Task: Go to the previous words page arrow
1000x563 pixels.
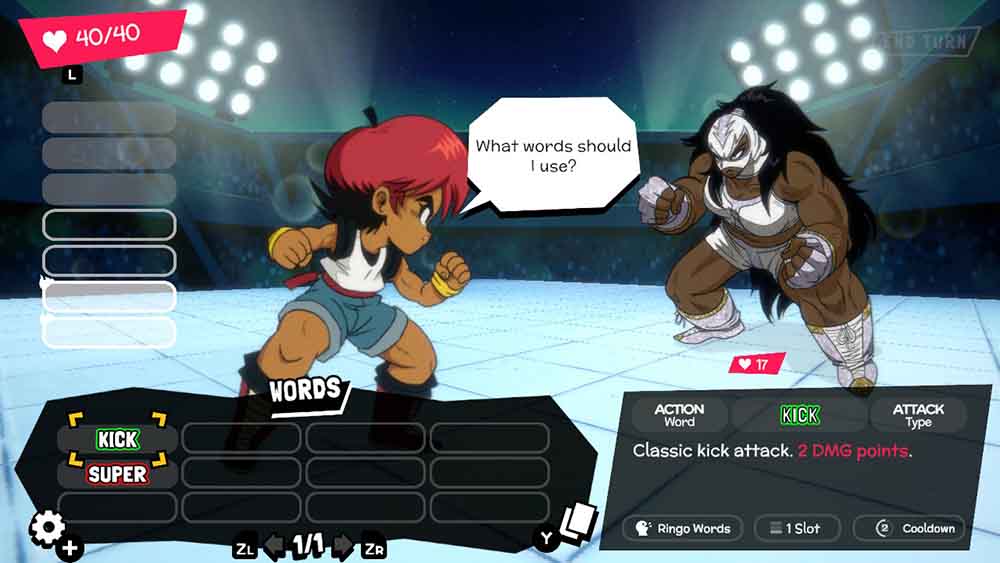Action: [273, 546]
